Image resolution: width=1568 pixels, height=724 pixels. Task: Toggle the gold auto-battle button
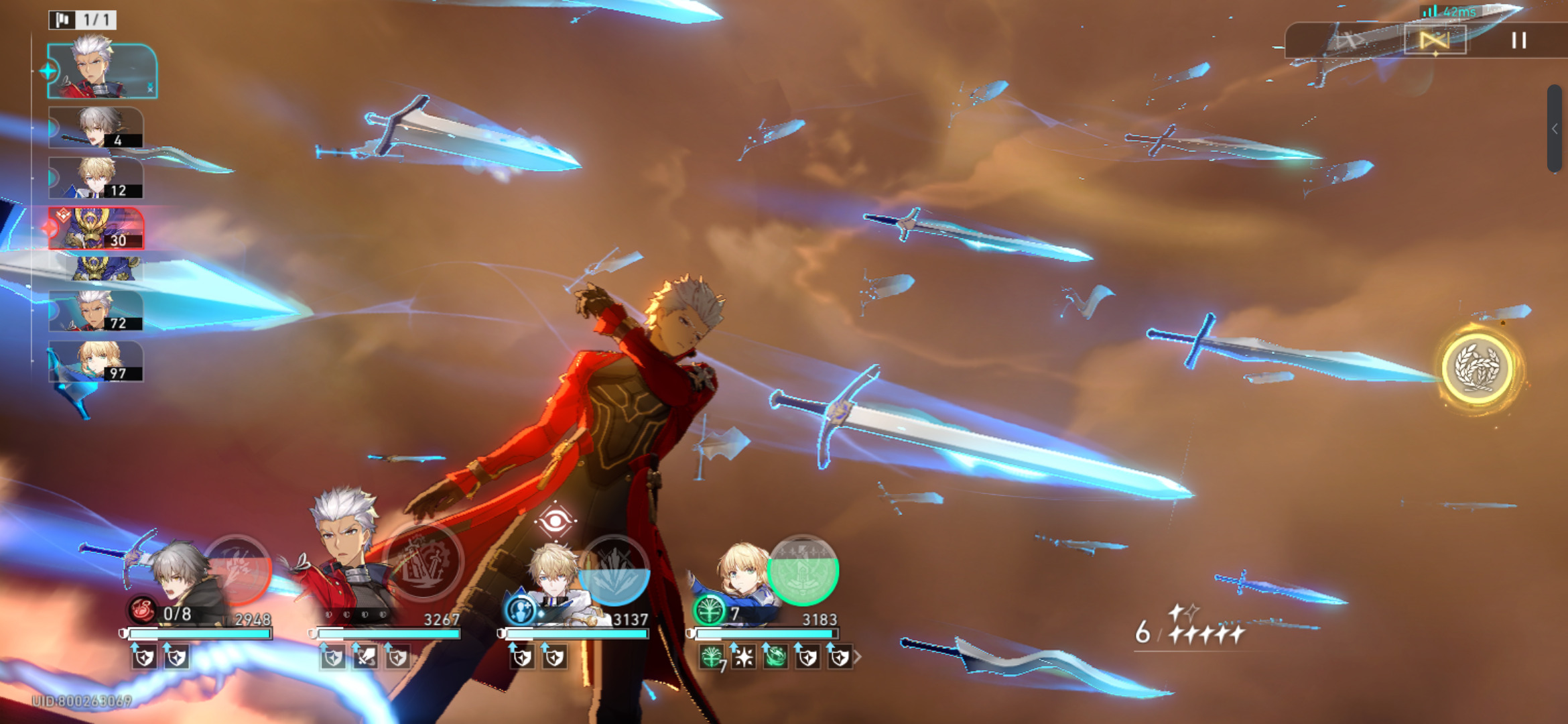pos(1435,41)
